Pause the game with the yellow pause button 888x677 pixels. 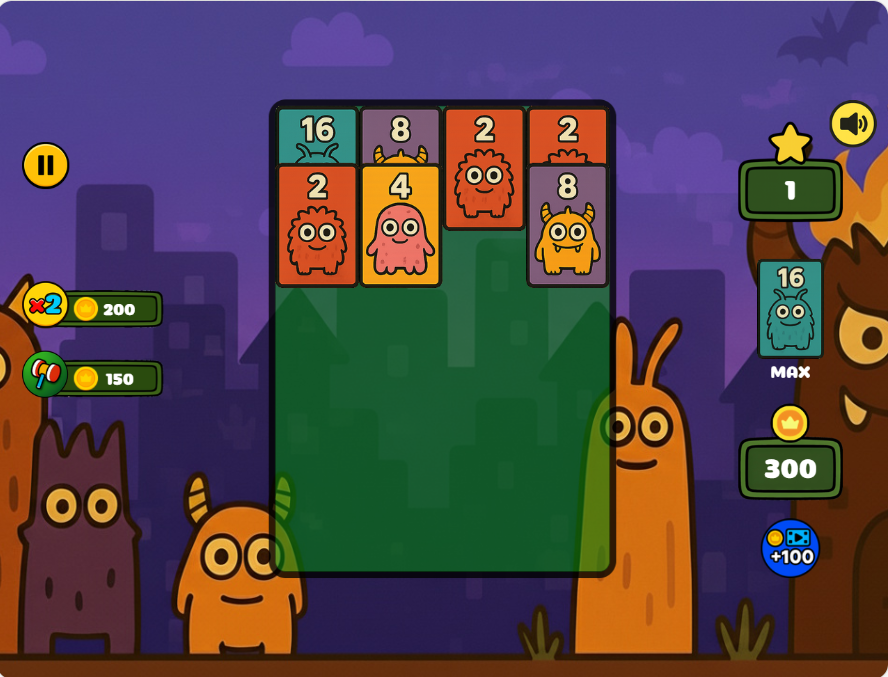(x=46, y=165)
